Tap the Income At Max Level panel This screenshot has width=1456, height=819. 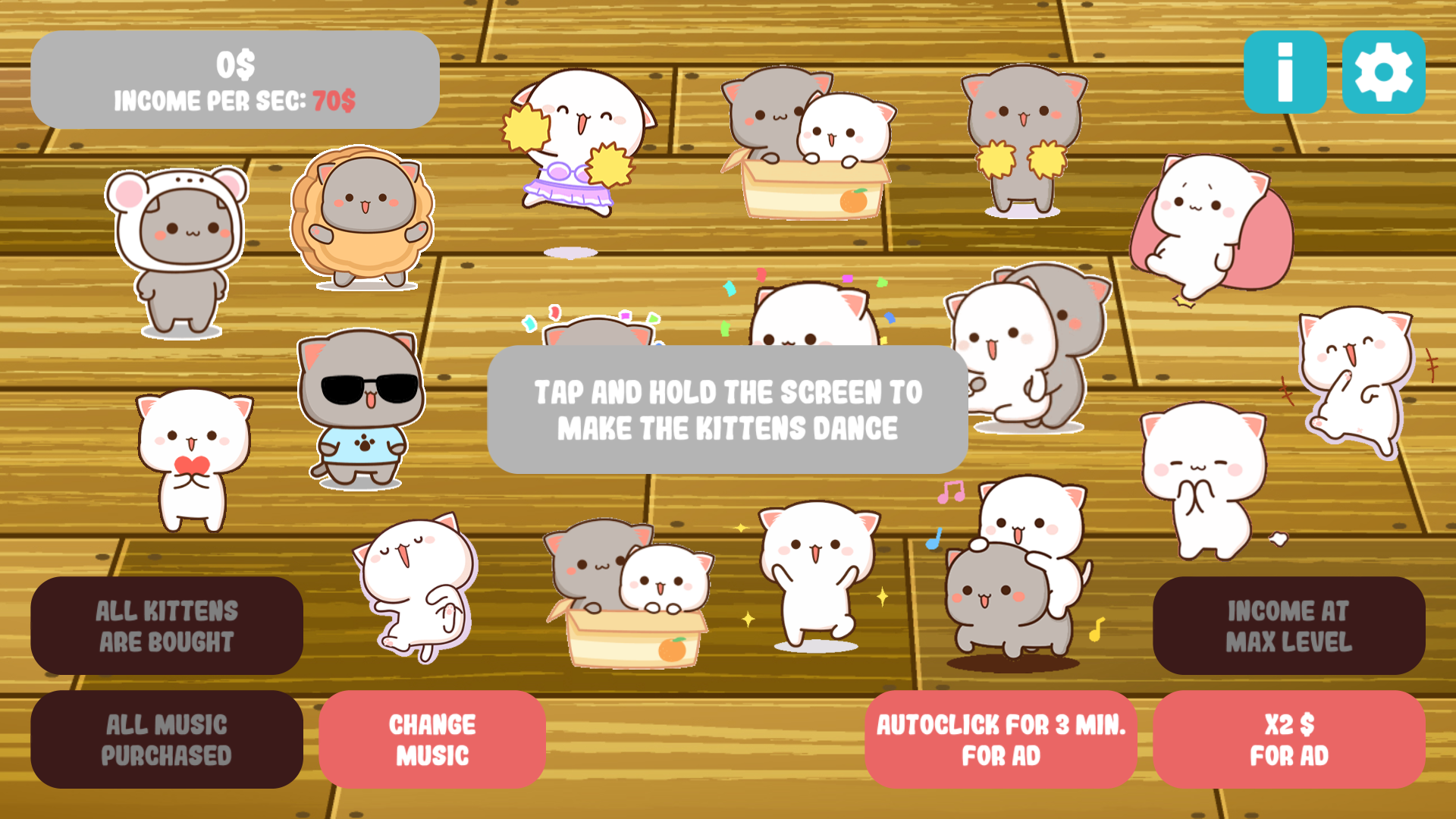coord(1289,626)
